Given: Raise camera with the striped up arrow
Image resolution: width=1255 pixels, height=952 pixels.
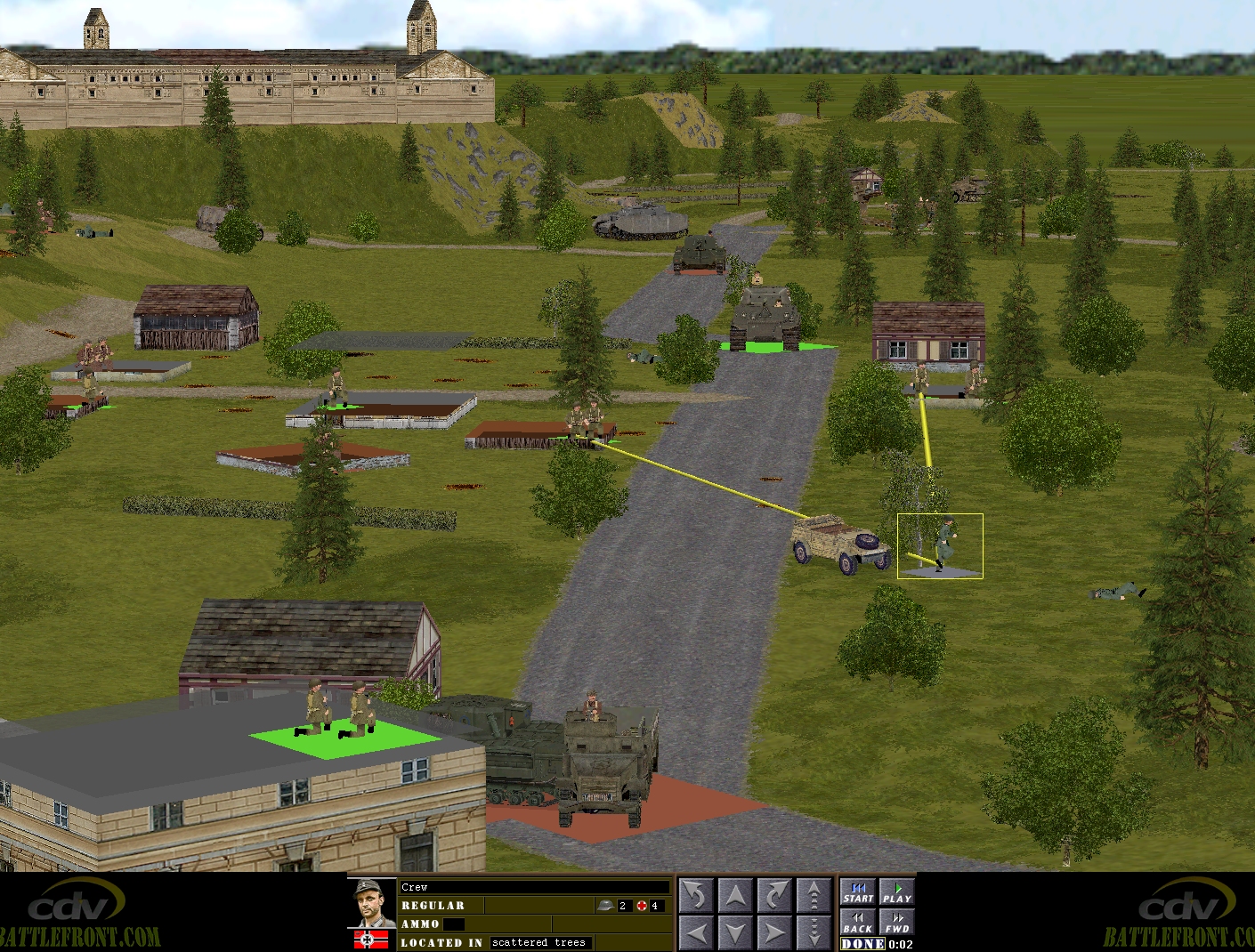Looking at the screenshot, I should tap(814, 895).
